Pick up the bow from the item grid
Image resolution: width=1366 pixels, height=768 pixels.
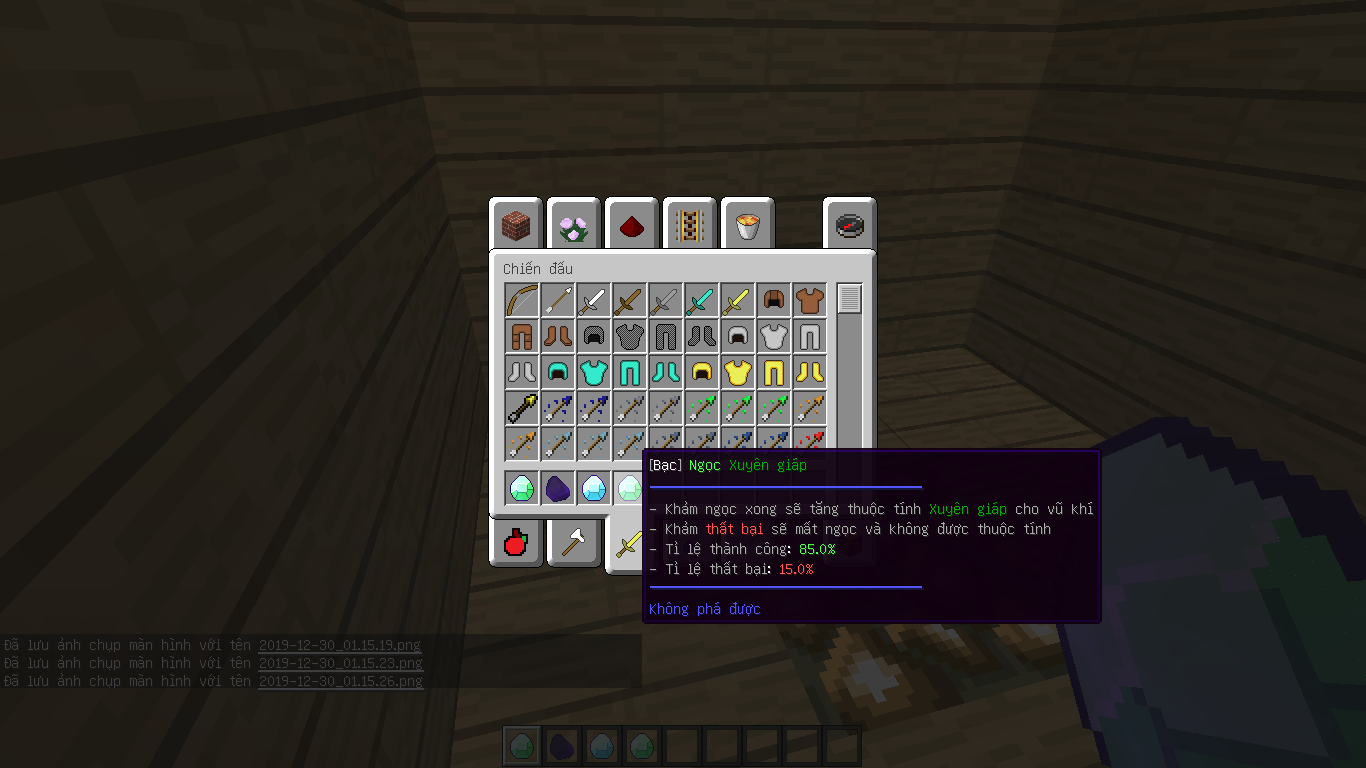[521, 299]
